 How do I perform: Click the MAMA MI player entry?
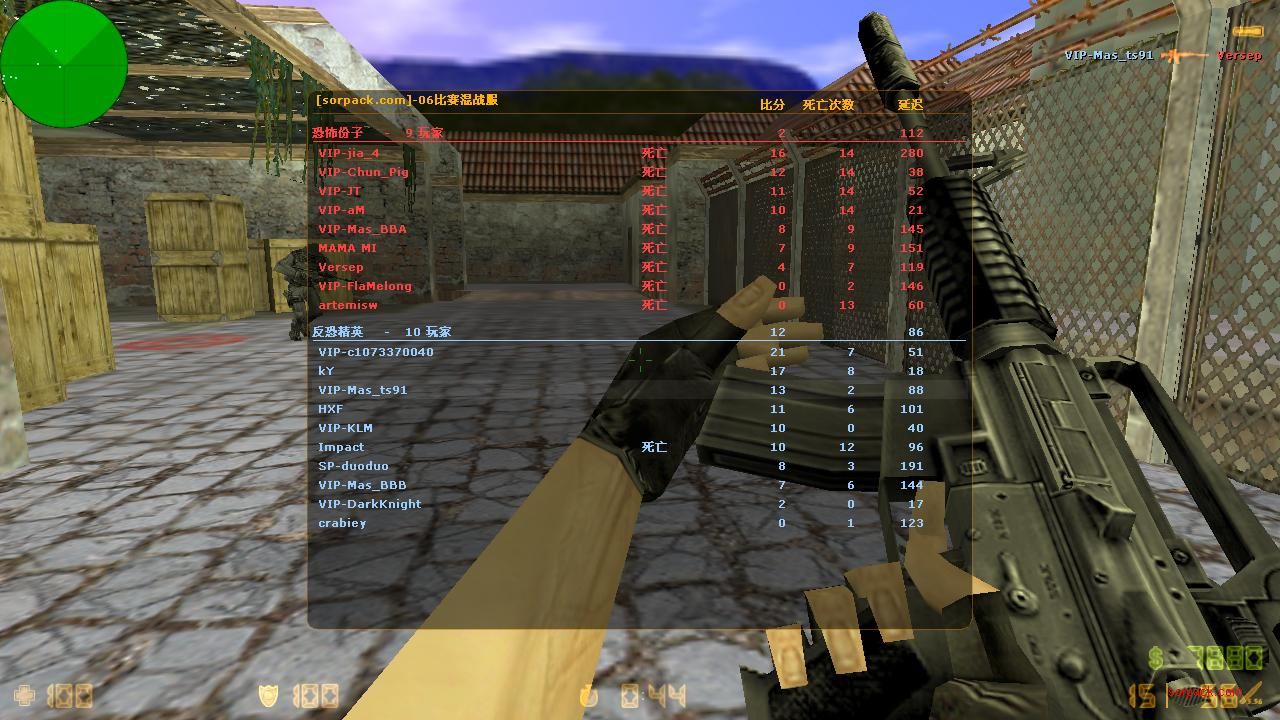pyautogui.click(x=347, y=248)
